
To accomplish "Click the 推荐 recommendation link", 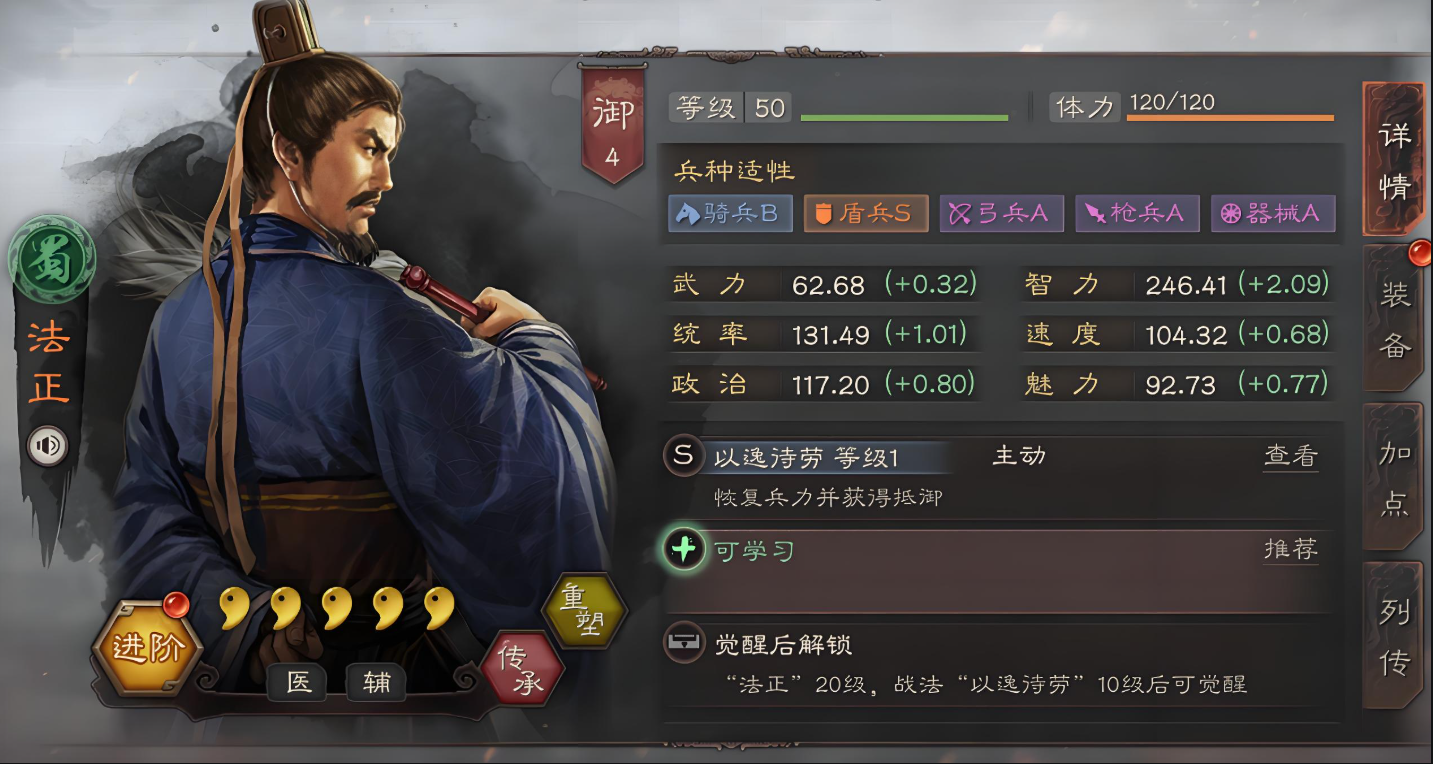I will (1290, 548).
